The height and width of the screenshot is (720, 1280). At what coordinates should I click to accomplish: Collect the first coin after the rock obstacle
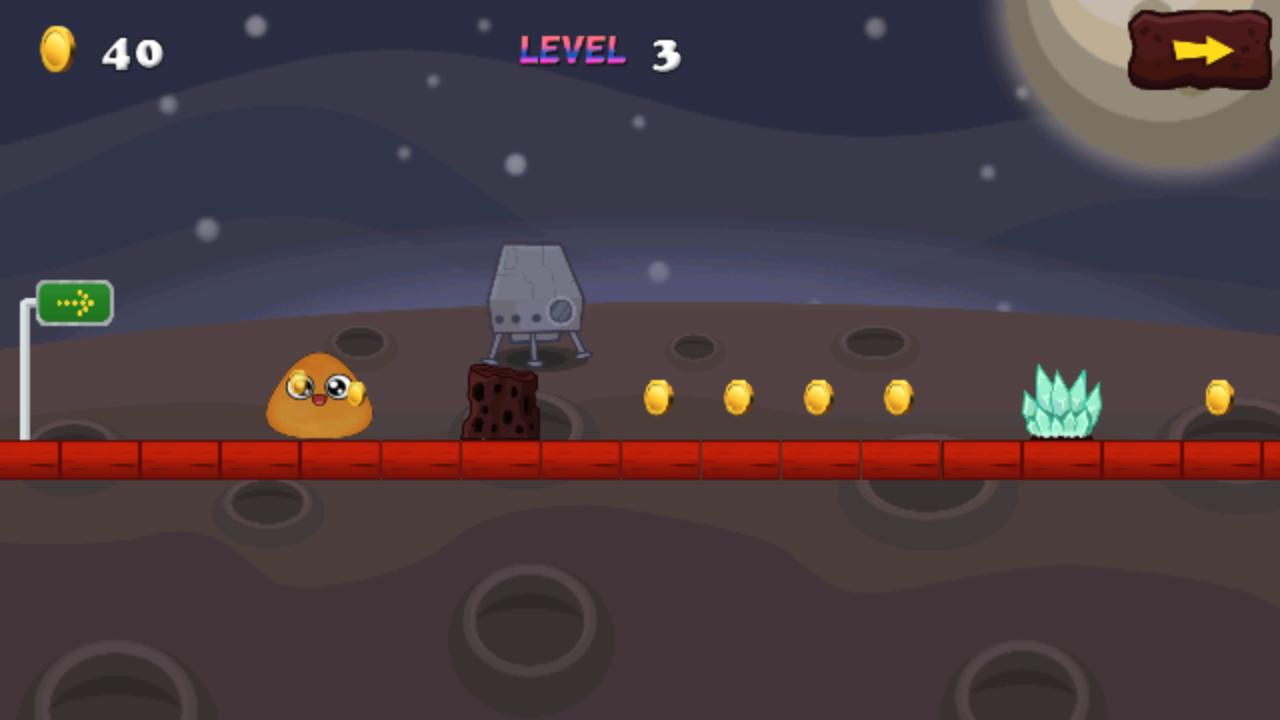pos(659,397)
